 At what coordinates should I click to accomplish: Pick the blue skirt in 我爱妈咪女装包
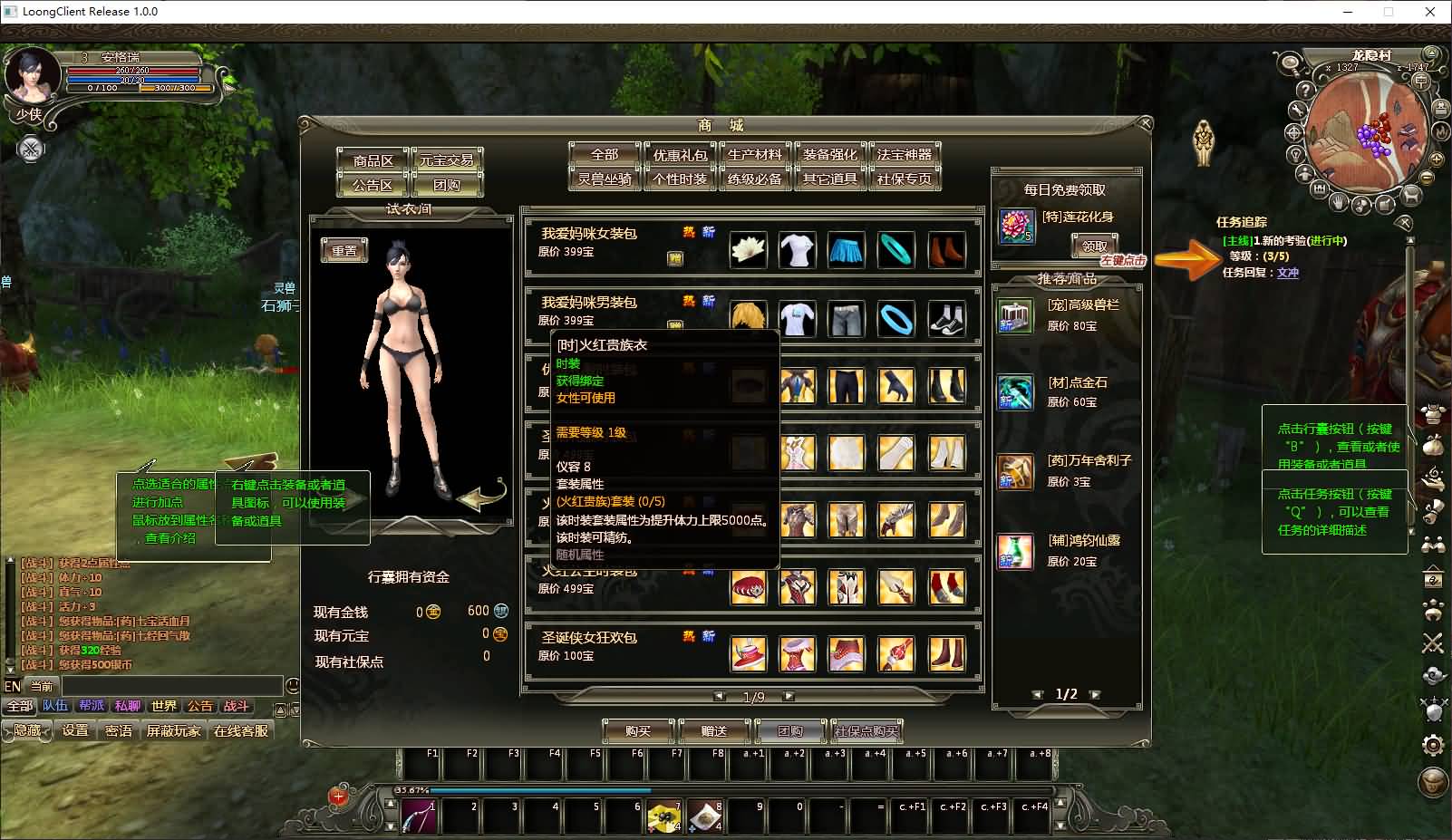847,250
